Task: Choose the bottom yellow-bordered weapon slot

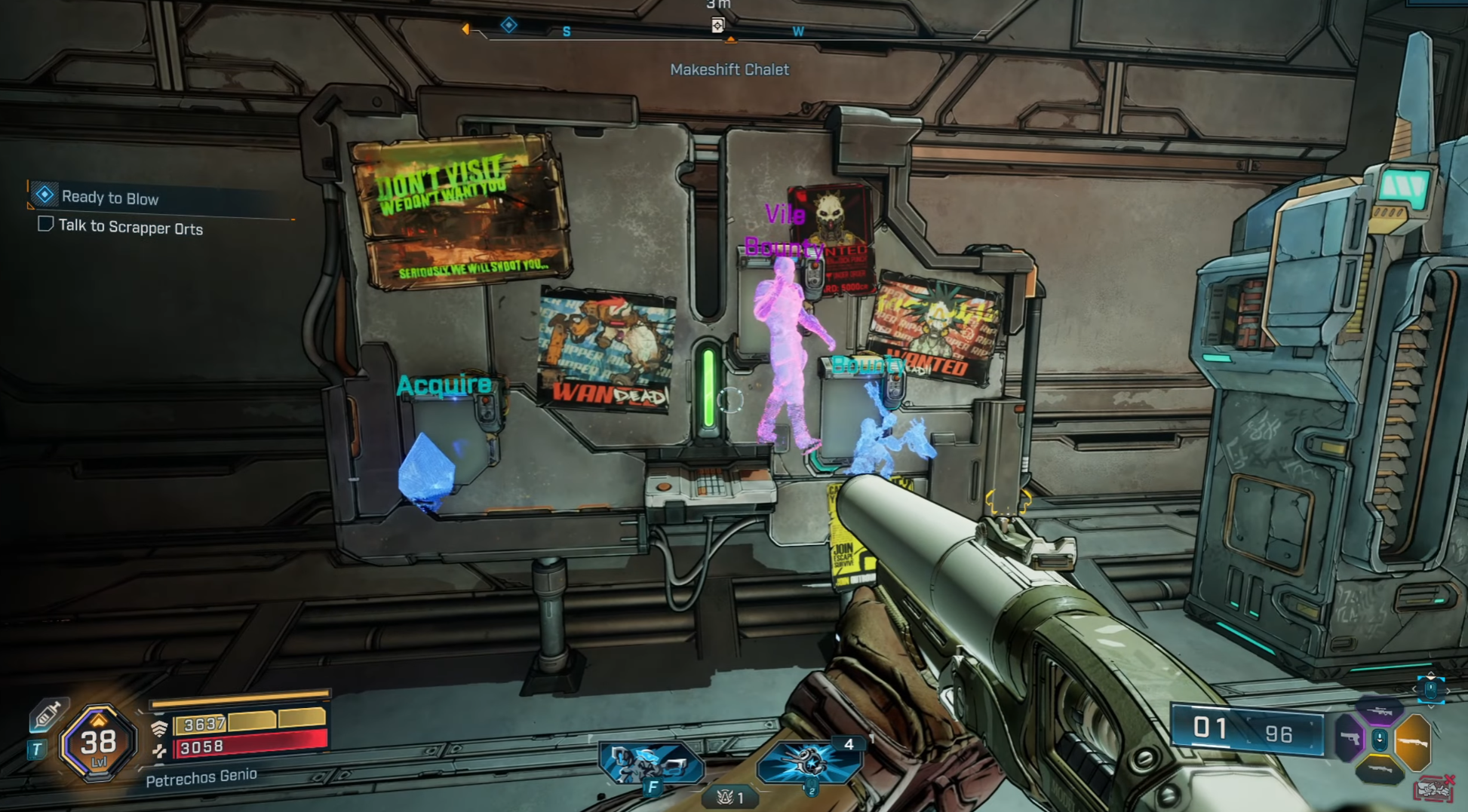Action: coord(1379,770)
